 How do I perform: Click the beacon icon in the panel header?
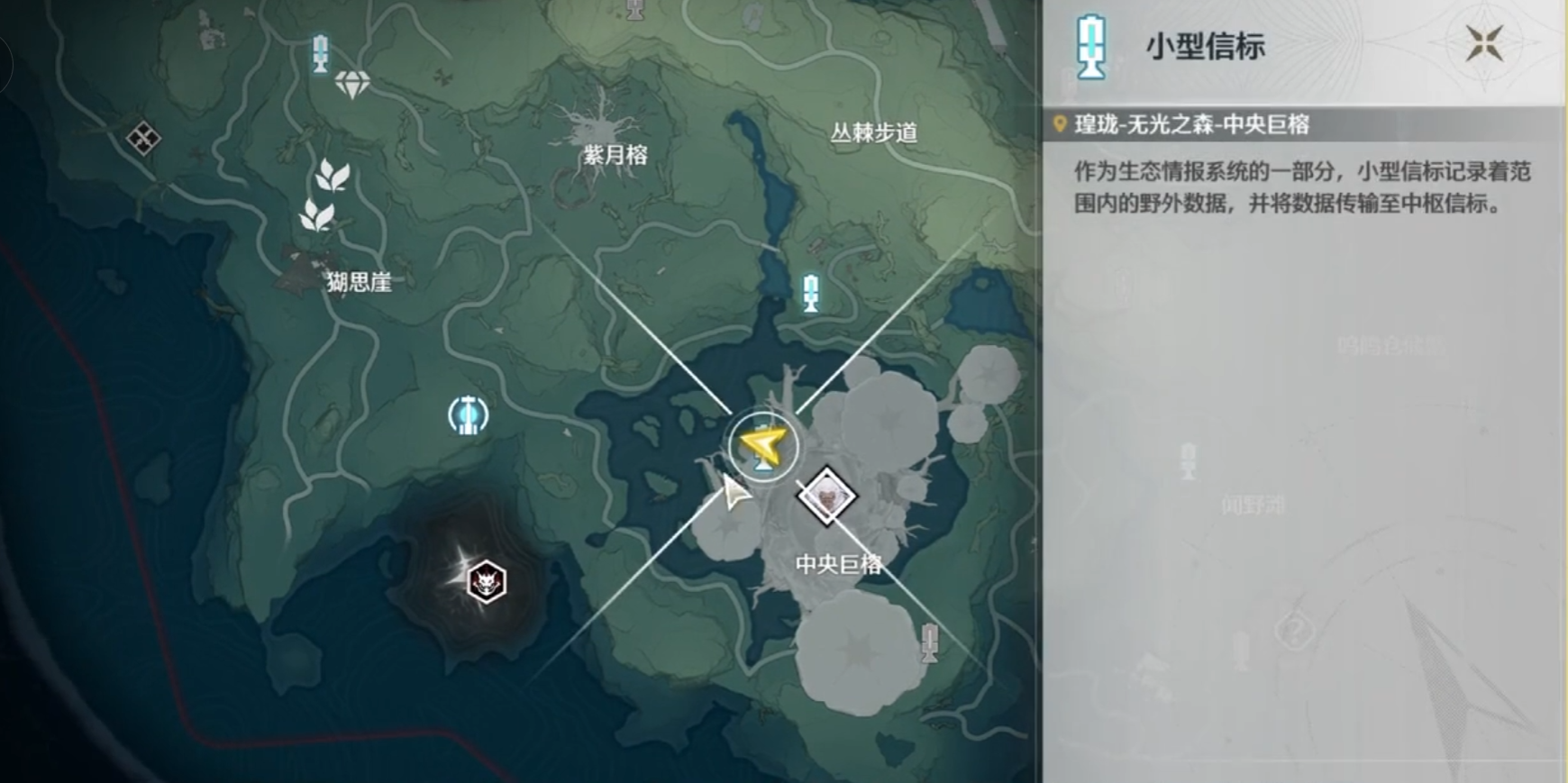[x=1091, y=47]
